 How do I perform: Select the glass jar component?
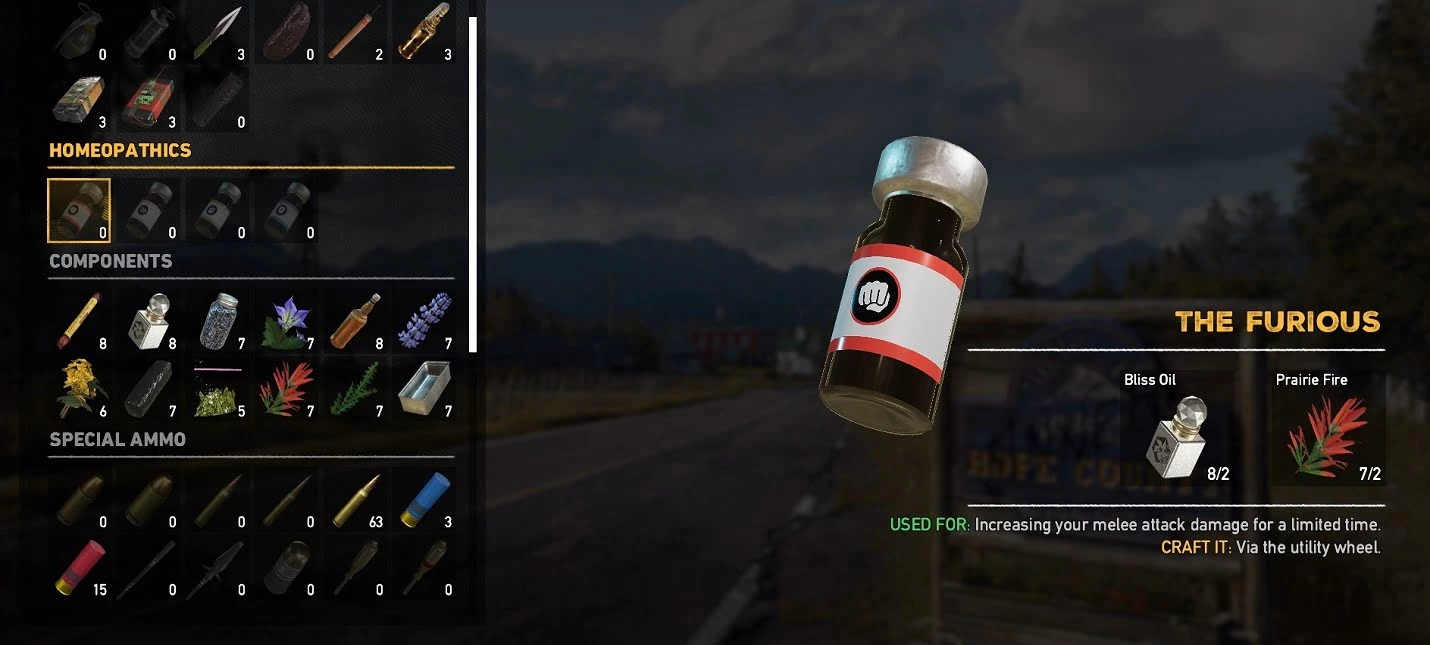(x=217, y=321)
